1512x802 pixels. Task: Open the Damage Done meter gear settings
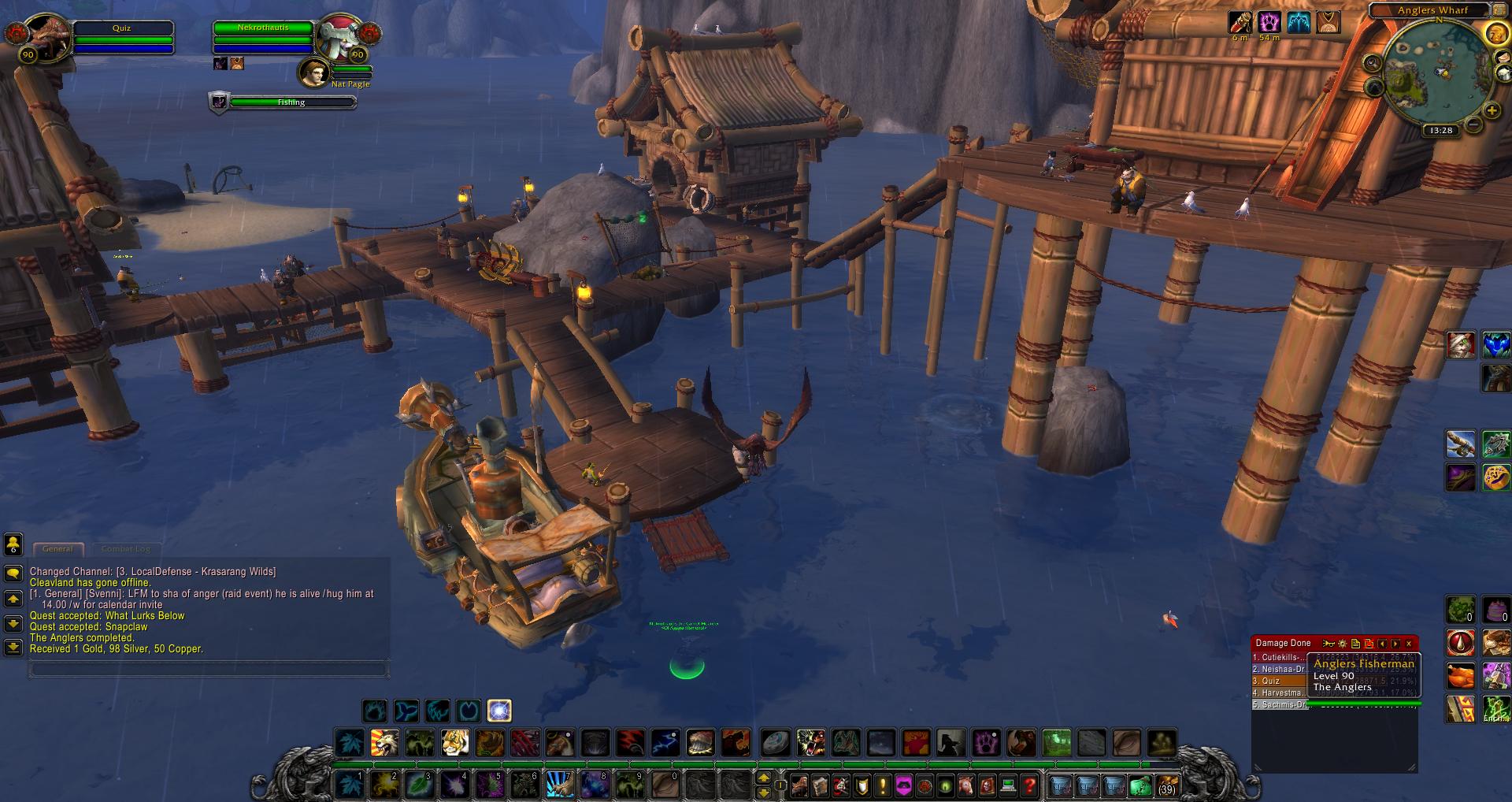point(1343,644)
